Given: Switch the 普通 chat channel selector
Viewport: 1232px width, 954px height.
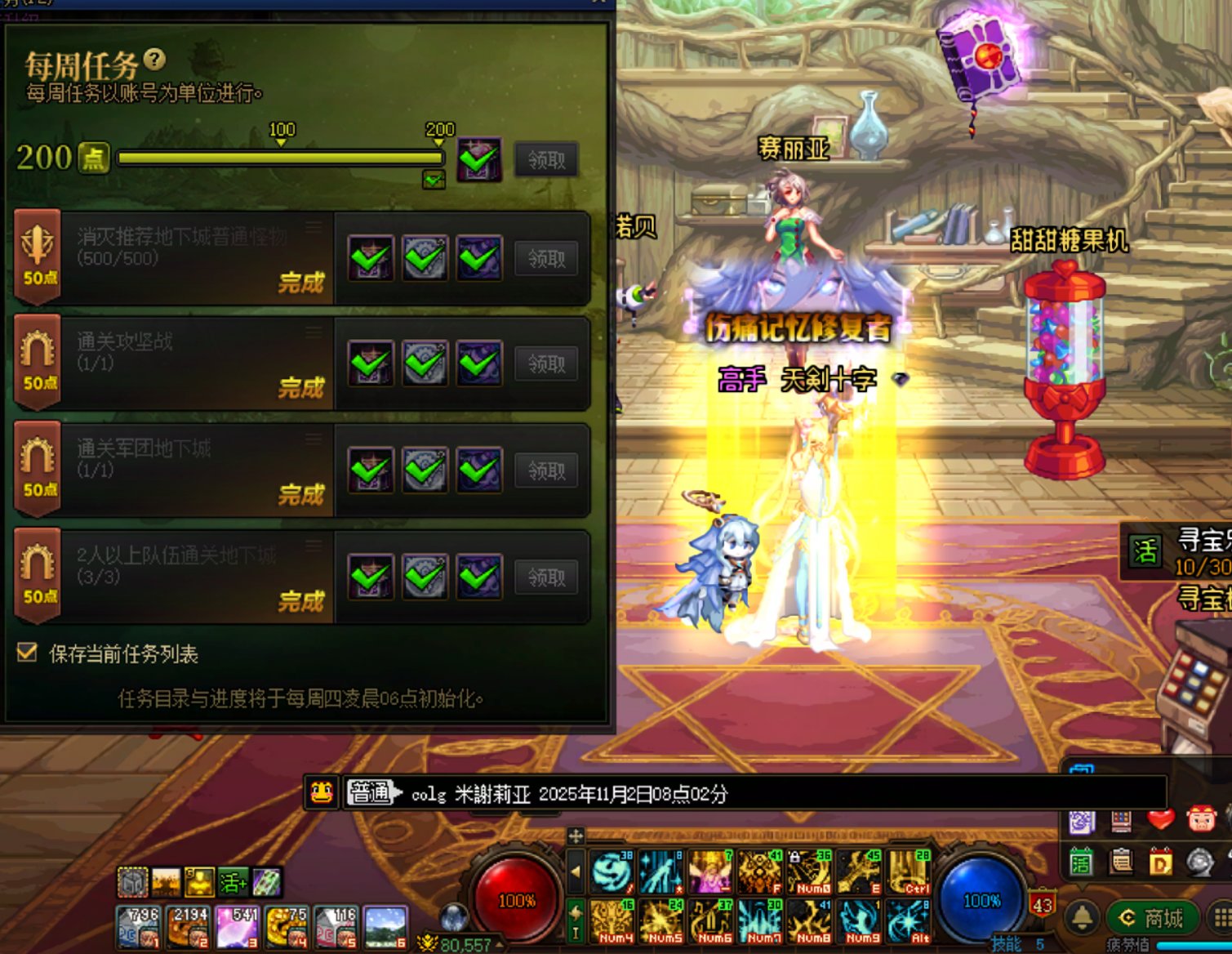Looking at the screenshot, I should (373, 792).
